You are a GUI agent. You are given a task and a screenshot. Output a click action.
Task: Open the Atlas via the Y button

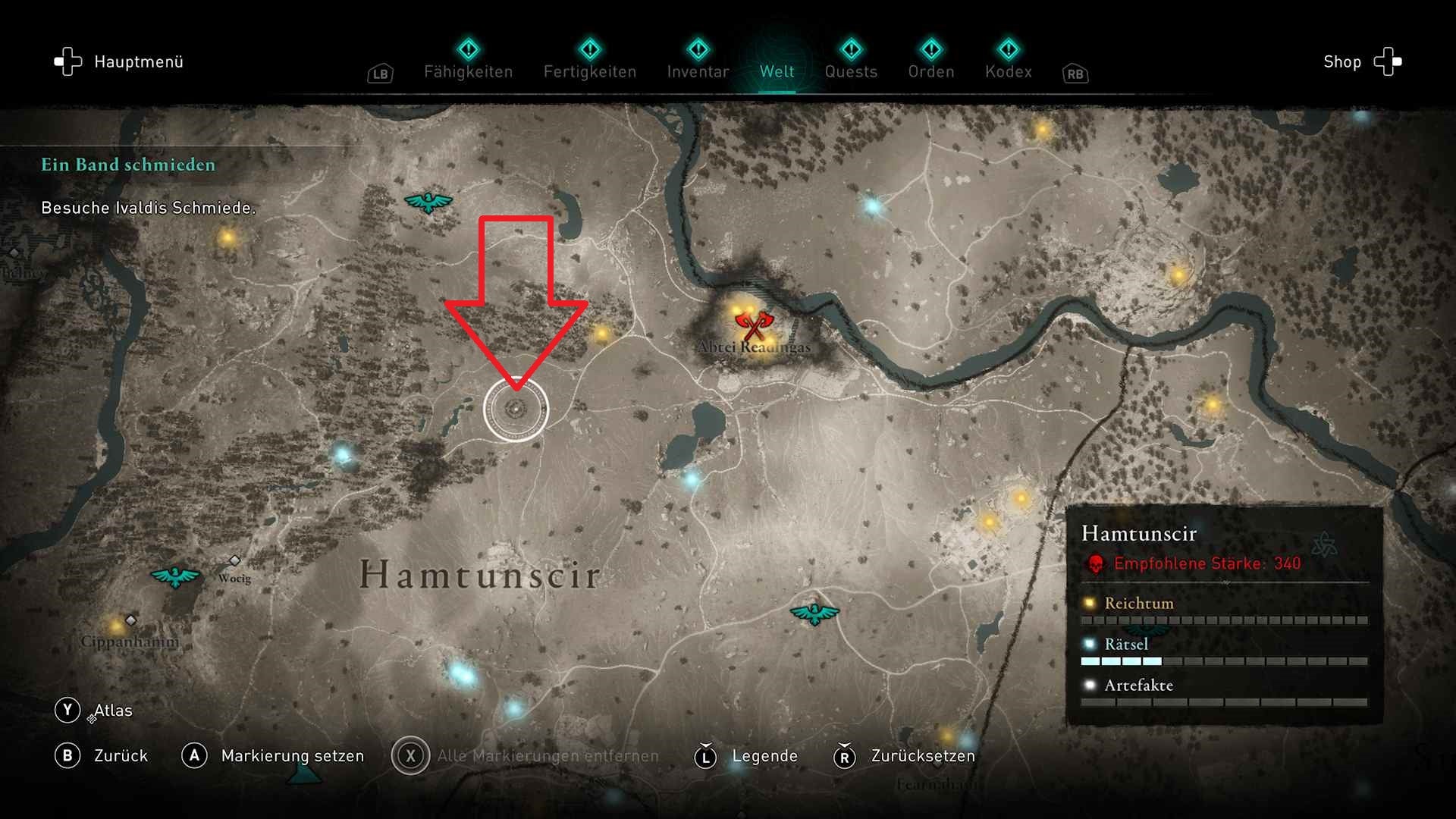[x=93, y=710]
